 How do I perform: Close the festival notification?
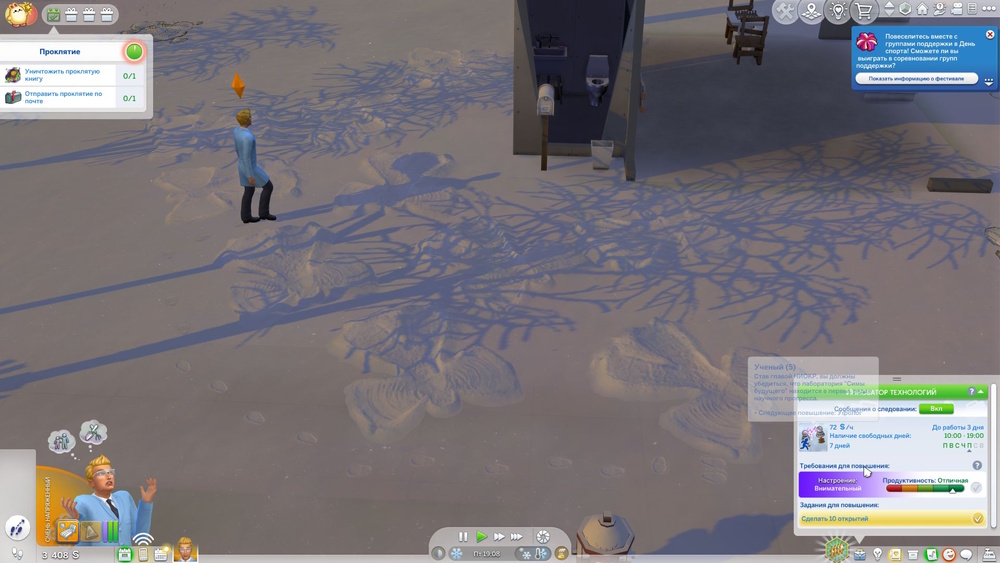990,35
